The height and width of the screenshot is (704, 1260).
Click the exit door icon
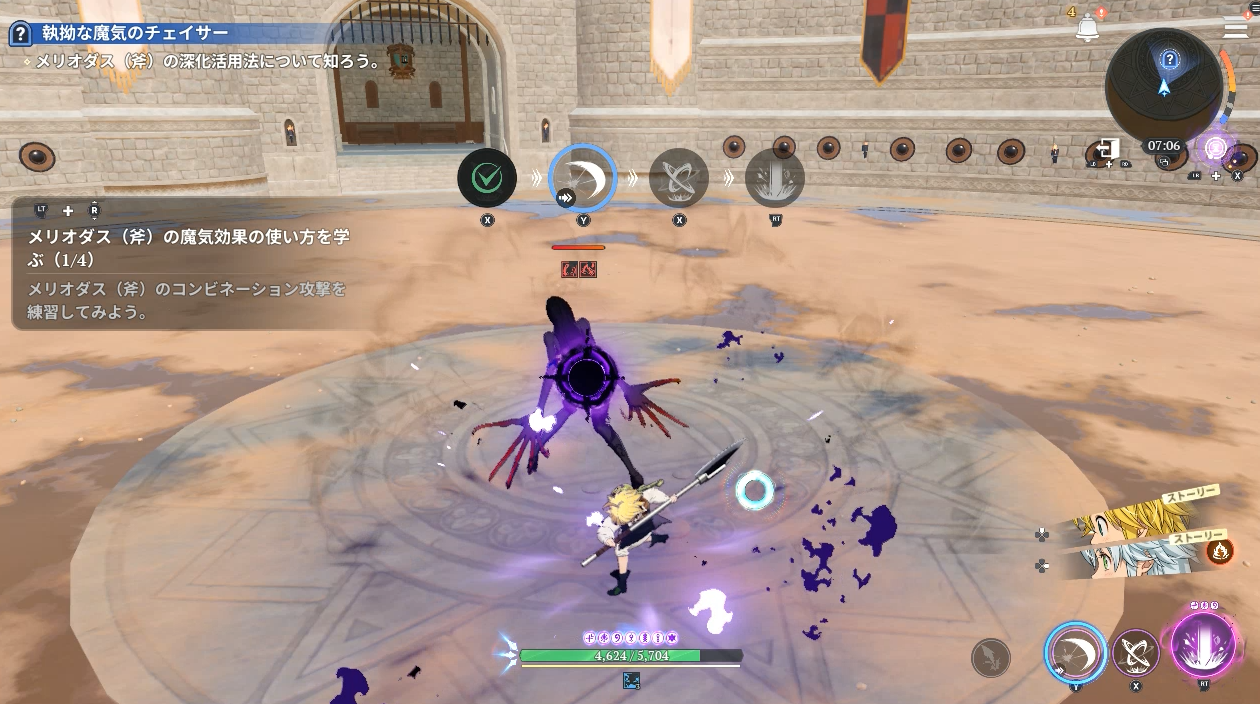(1108, 149)
